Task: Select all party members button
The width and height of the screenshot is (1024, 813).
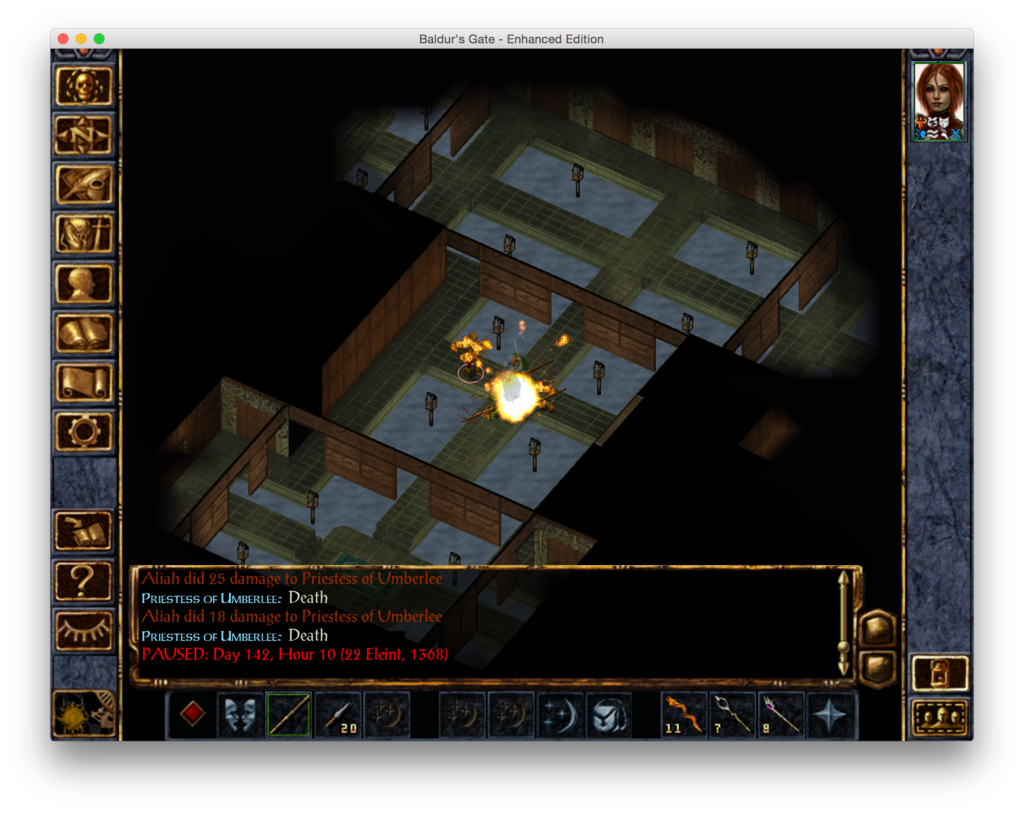Action: coord(940,717)
